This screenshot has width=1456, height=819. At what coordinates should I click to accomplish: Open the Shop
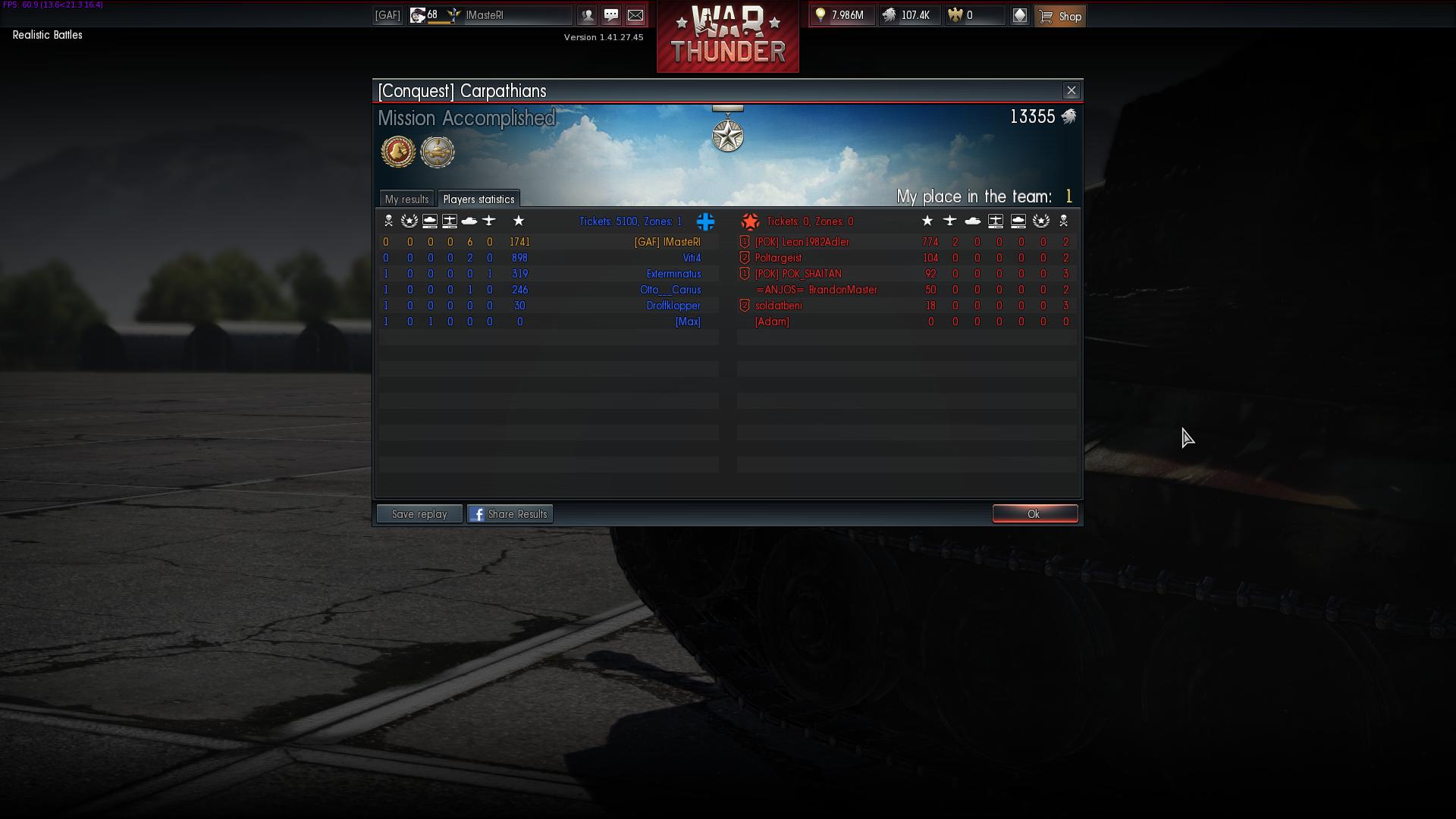click(1060, 16)
